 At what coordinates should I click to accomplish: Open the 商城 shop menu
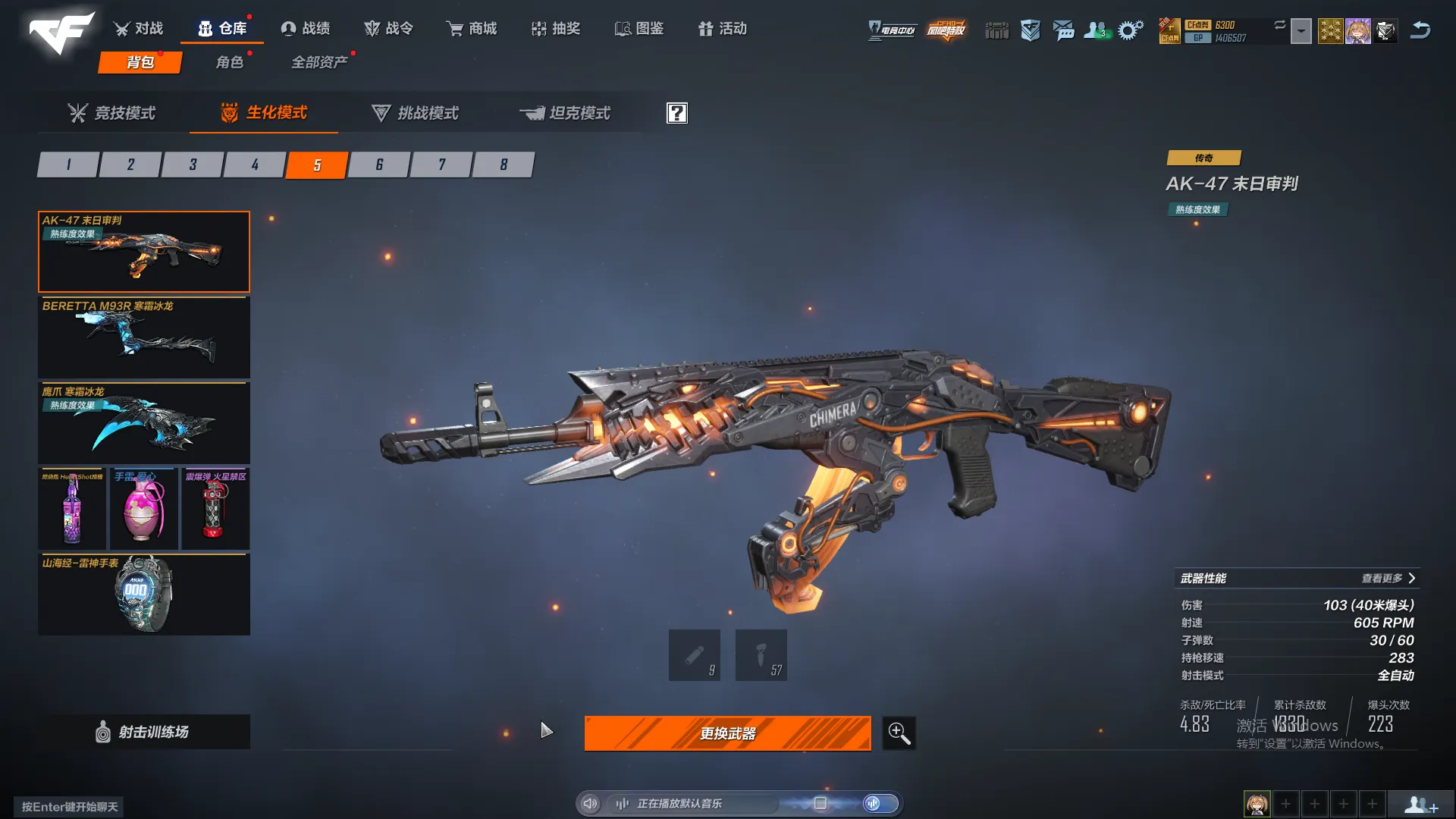point(471,29)
